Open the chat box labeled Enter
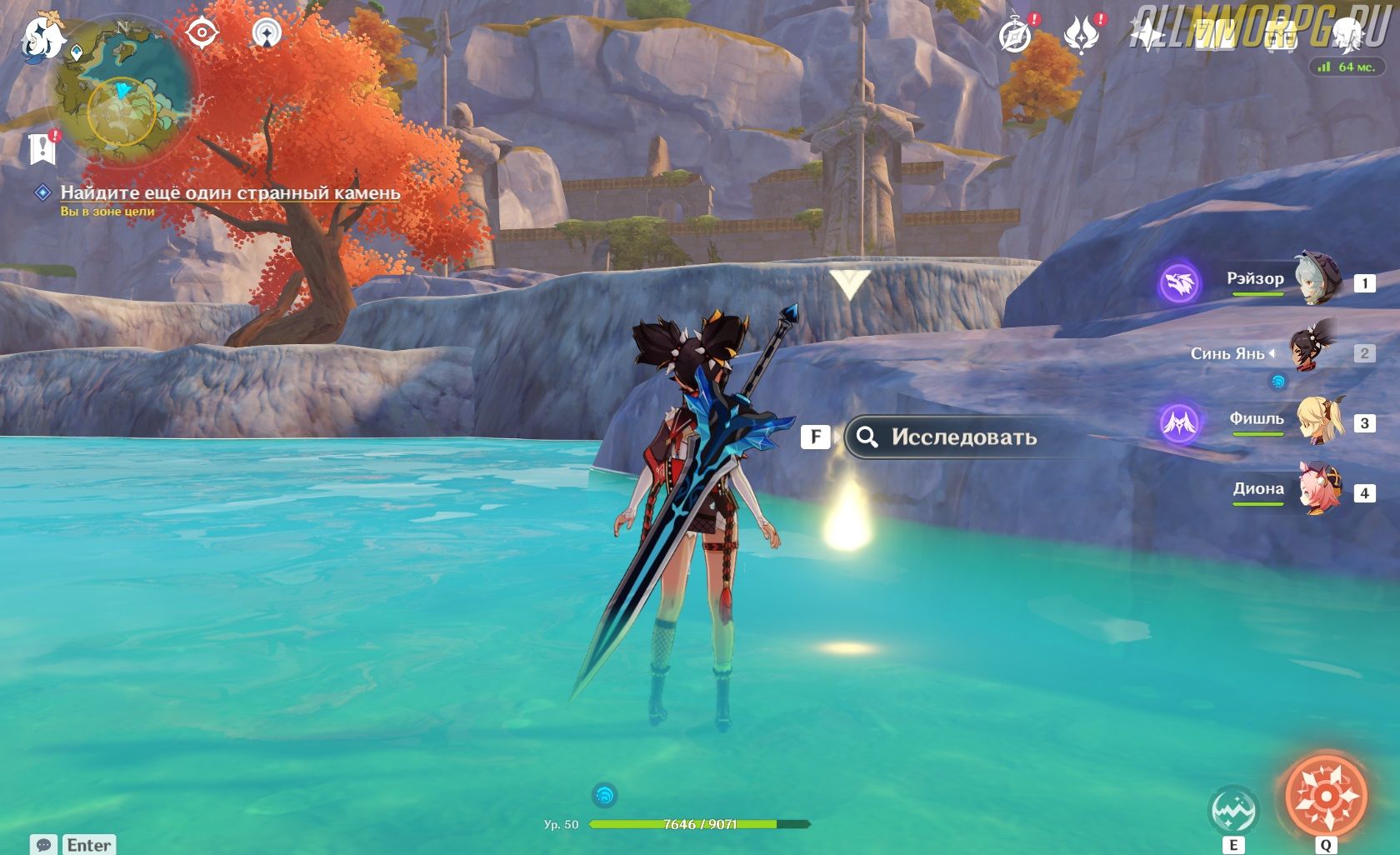 (73, 845)
